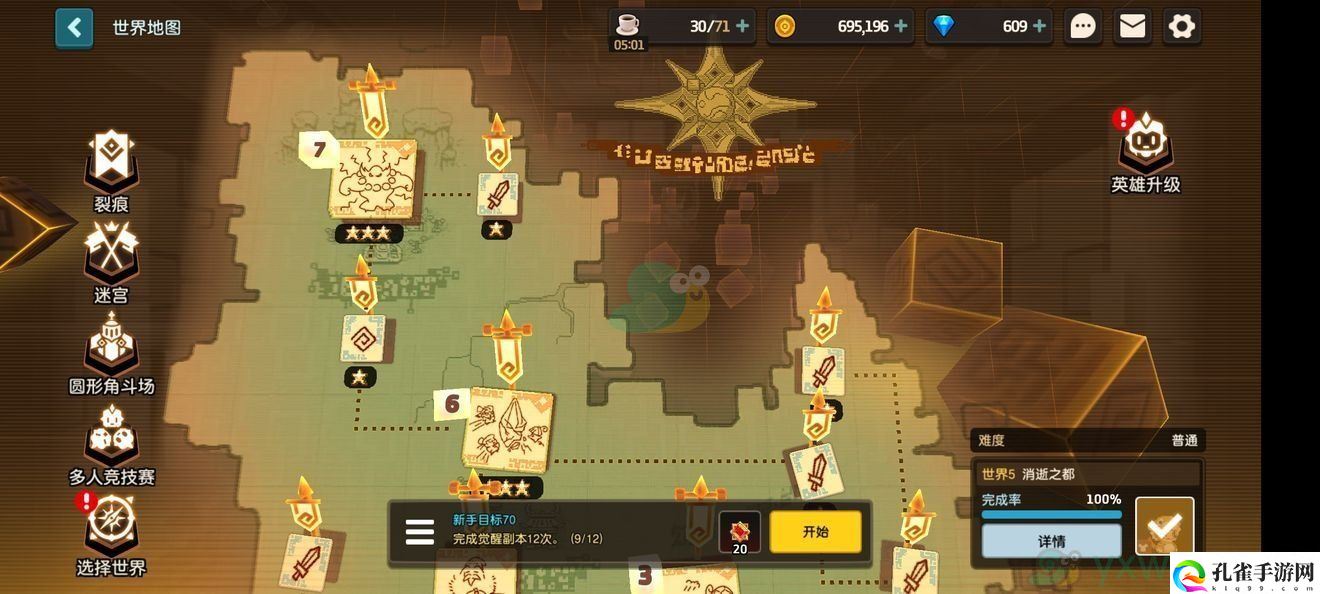Go back from the world map
The image size is (1320, 594).
coord(74,28)
